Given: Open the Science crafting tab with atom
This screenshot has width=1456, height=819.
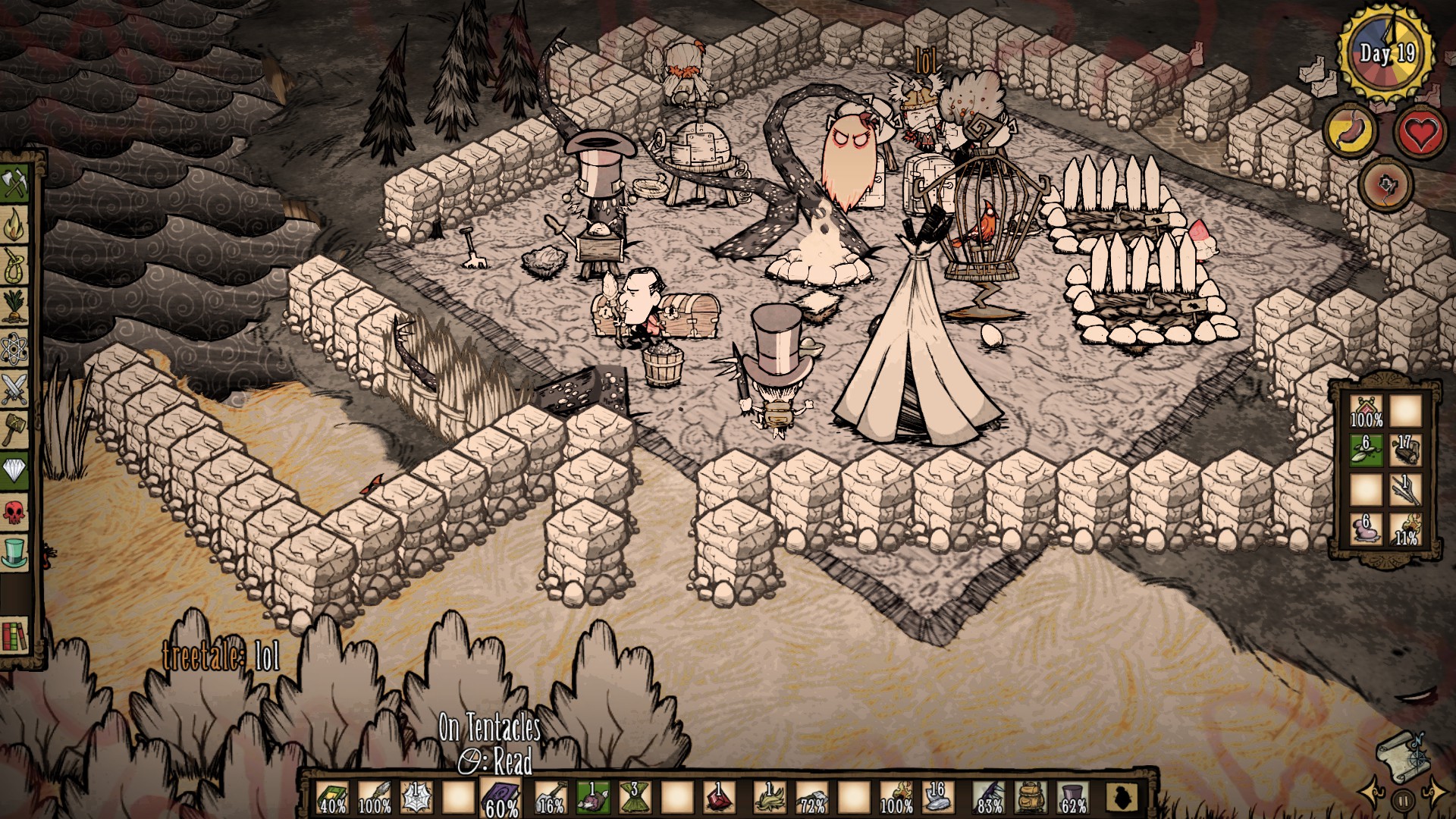Looking at the screenshot, I should point(17,349).
